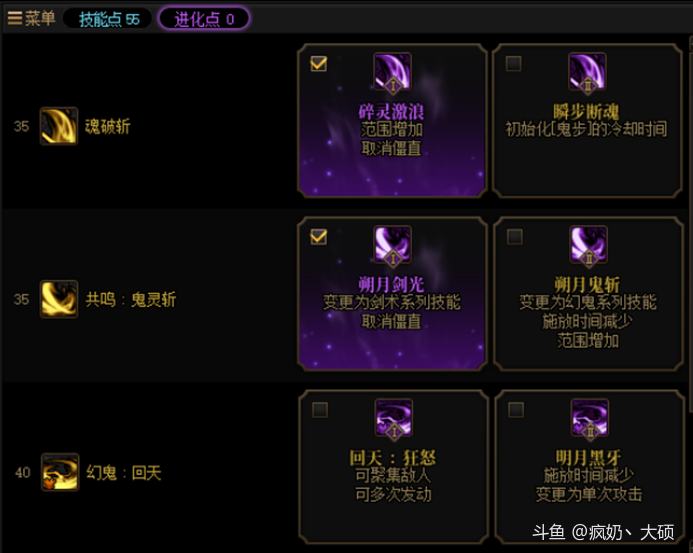Image resolution: width=693 pixels, height=553 pixels.
Task: Tick the 明月黑牙 checkbox
Action: (514, 410)
